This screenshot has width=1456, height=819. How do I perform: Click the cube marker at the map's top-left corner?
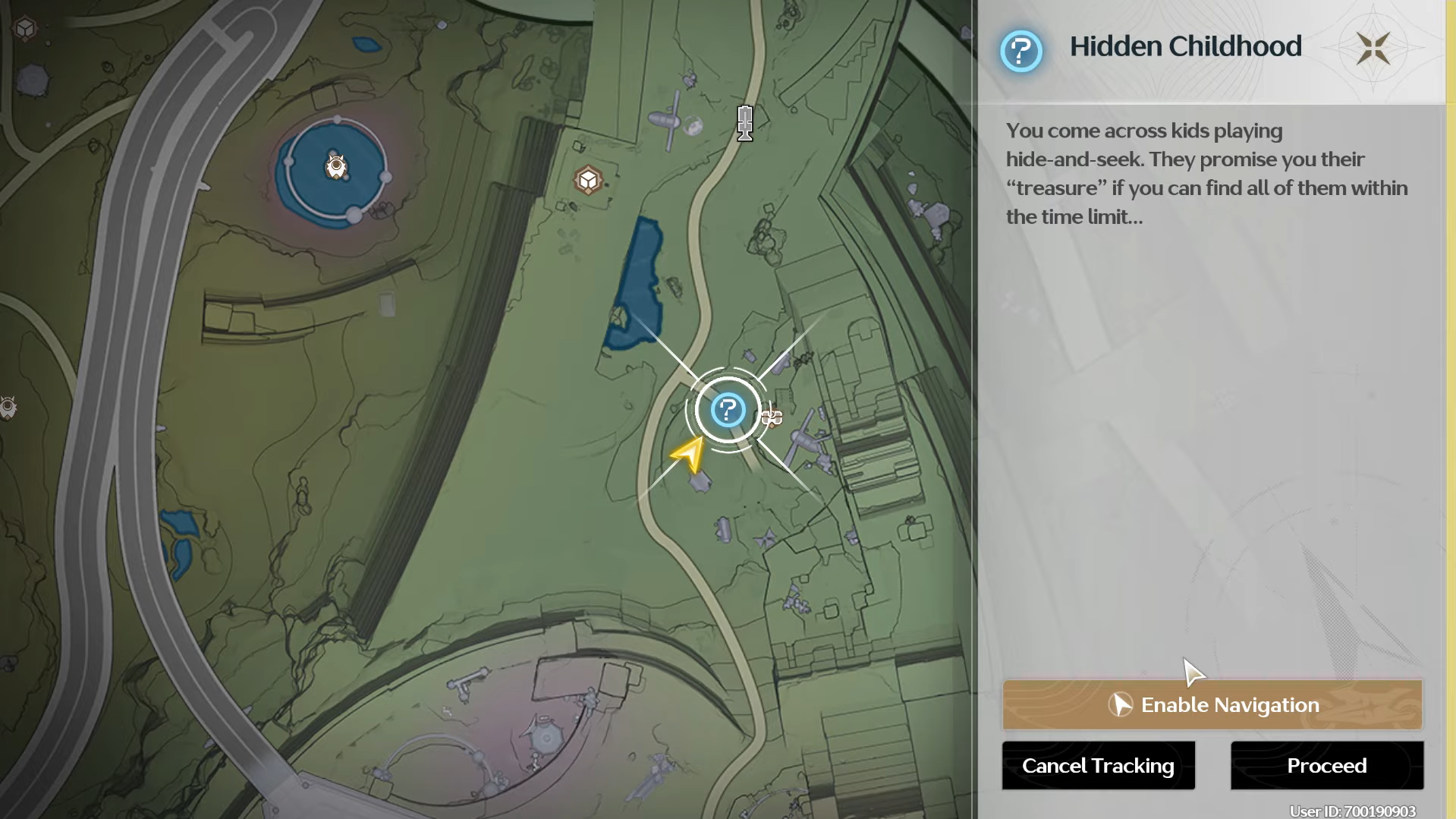tap(26, 29)
